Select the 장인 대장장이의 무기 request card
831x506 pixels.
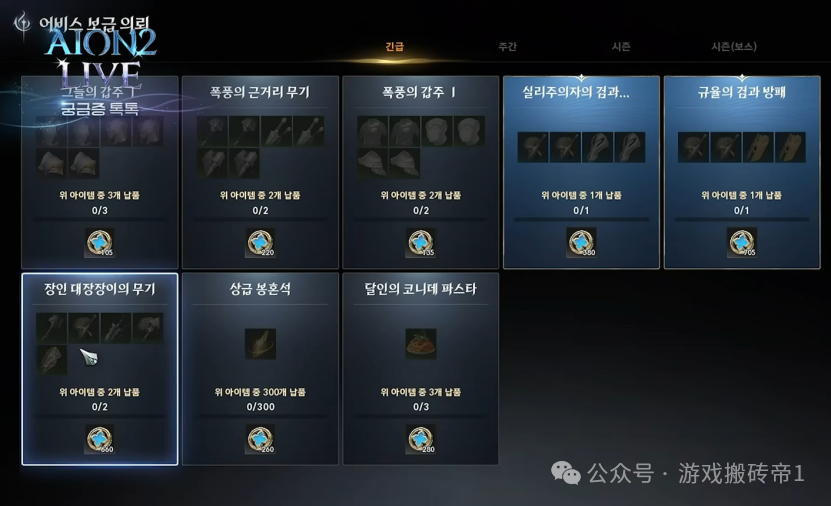click(100, 369)
